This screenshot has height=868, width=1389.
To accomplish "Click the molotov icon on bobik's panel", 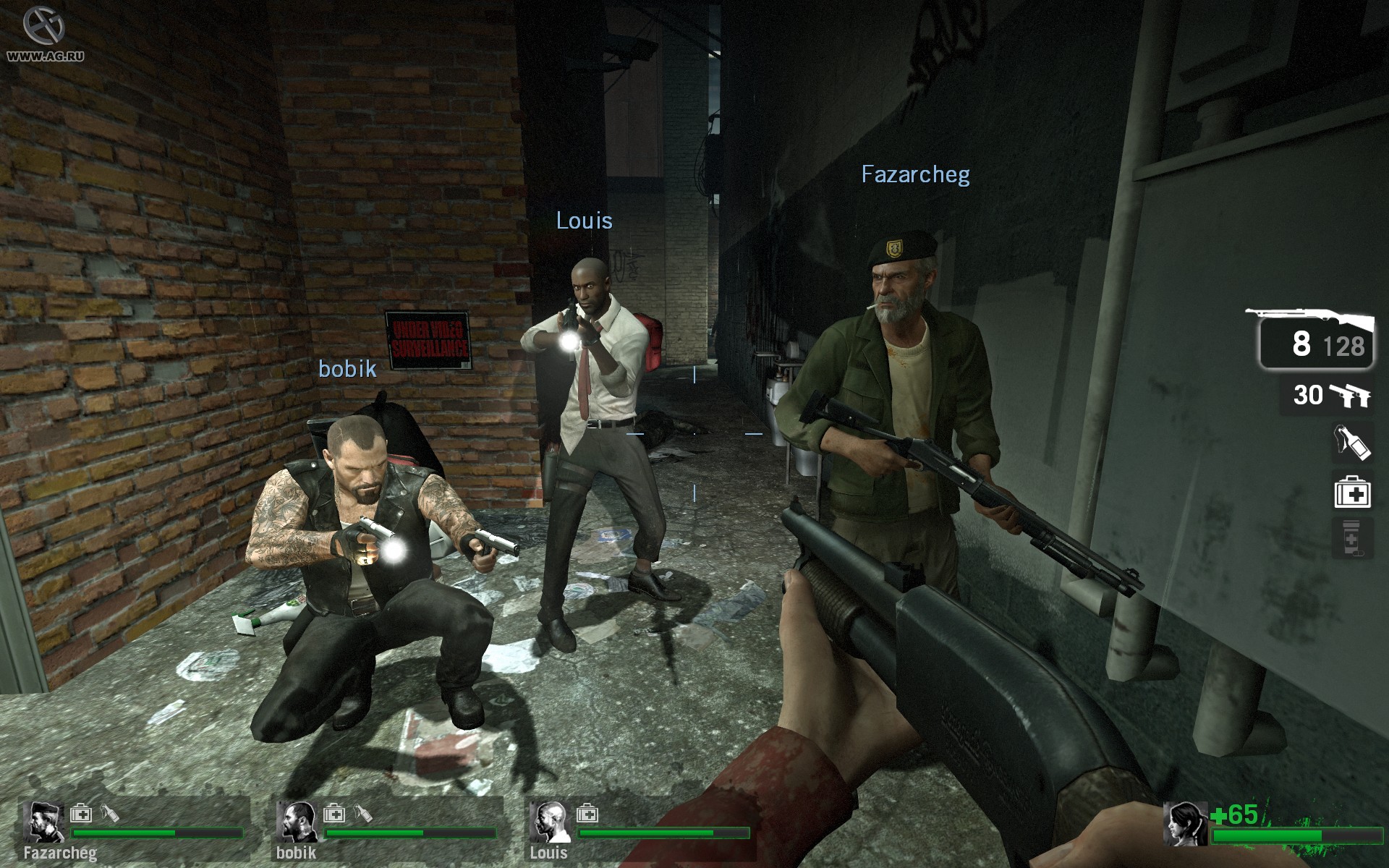I will click(364, 814).
